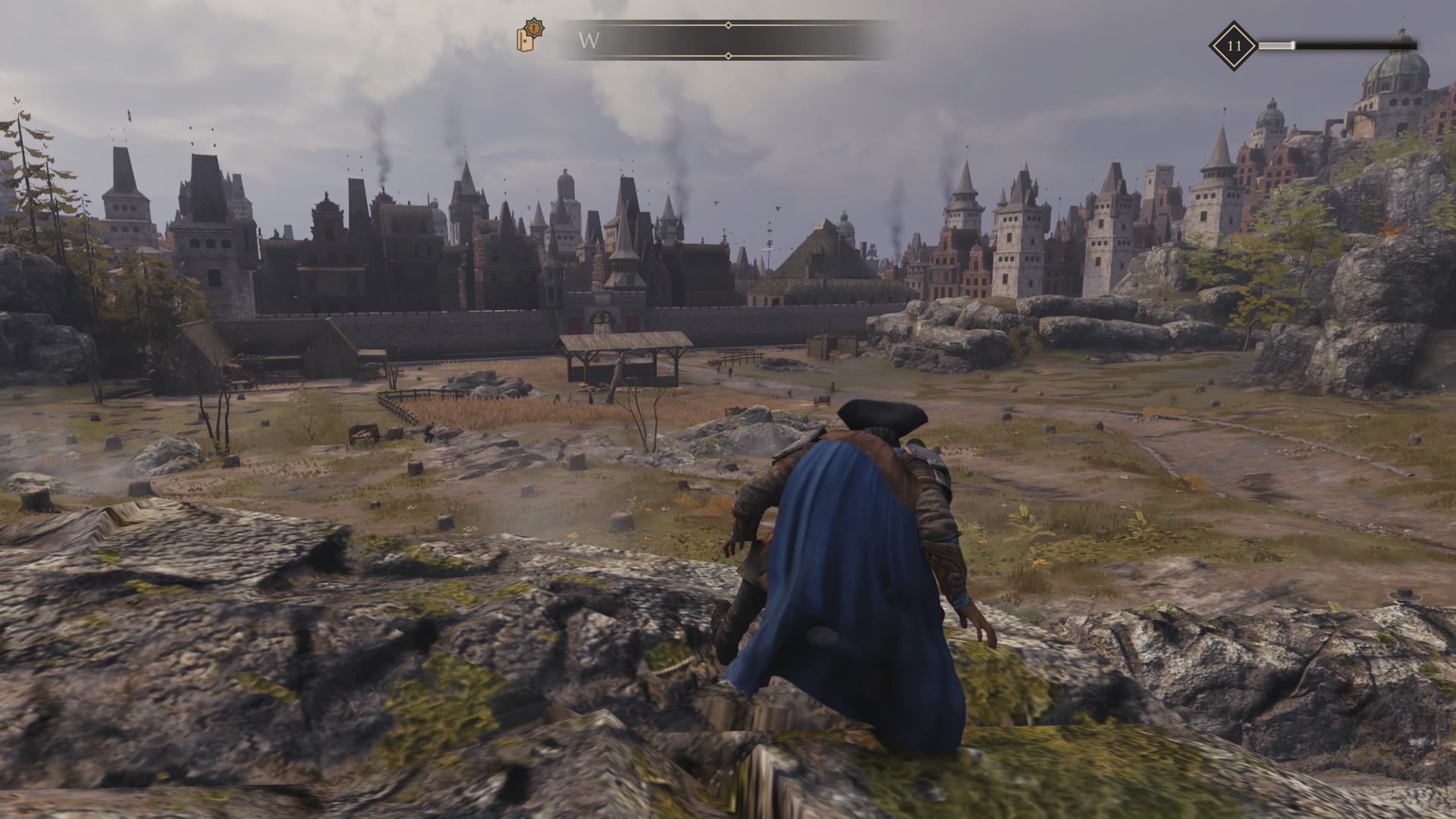This screenshot has height=819, width=1456.
Task: Select the compass bar showing W
Action: 726,40
